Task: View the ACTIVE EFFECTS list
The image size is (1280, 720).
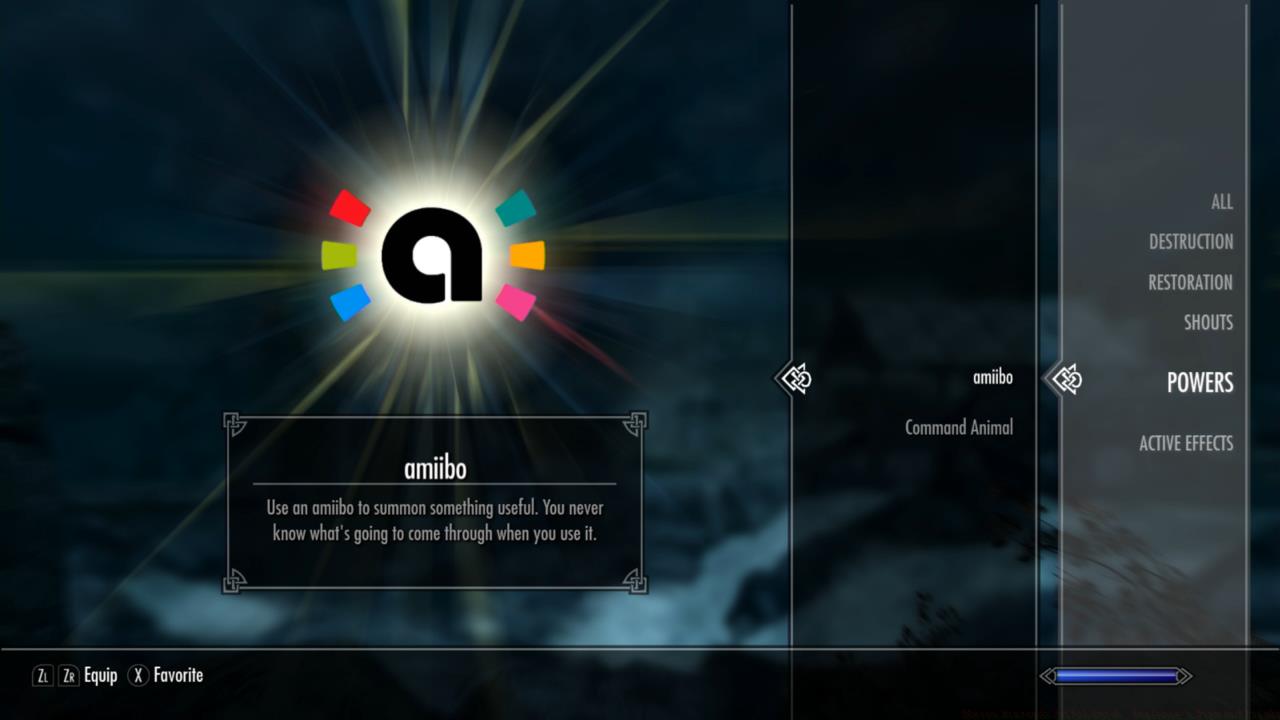Action: pyautogui.click(x=1186, y=443)
